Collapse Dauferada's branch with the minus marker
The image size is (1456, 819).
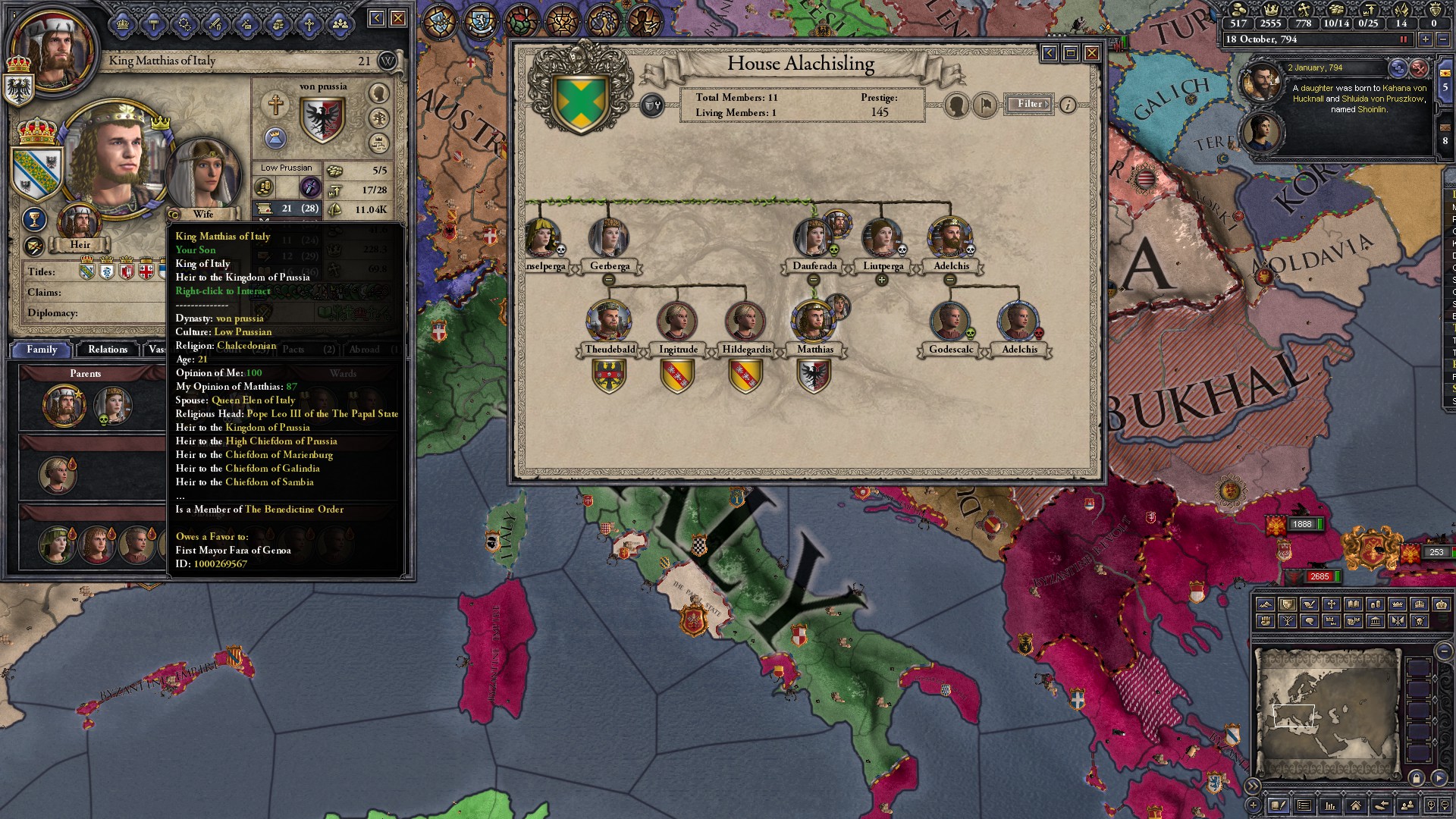pyautogui.click(x=814, y=281)
